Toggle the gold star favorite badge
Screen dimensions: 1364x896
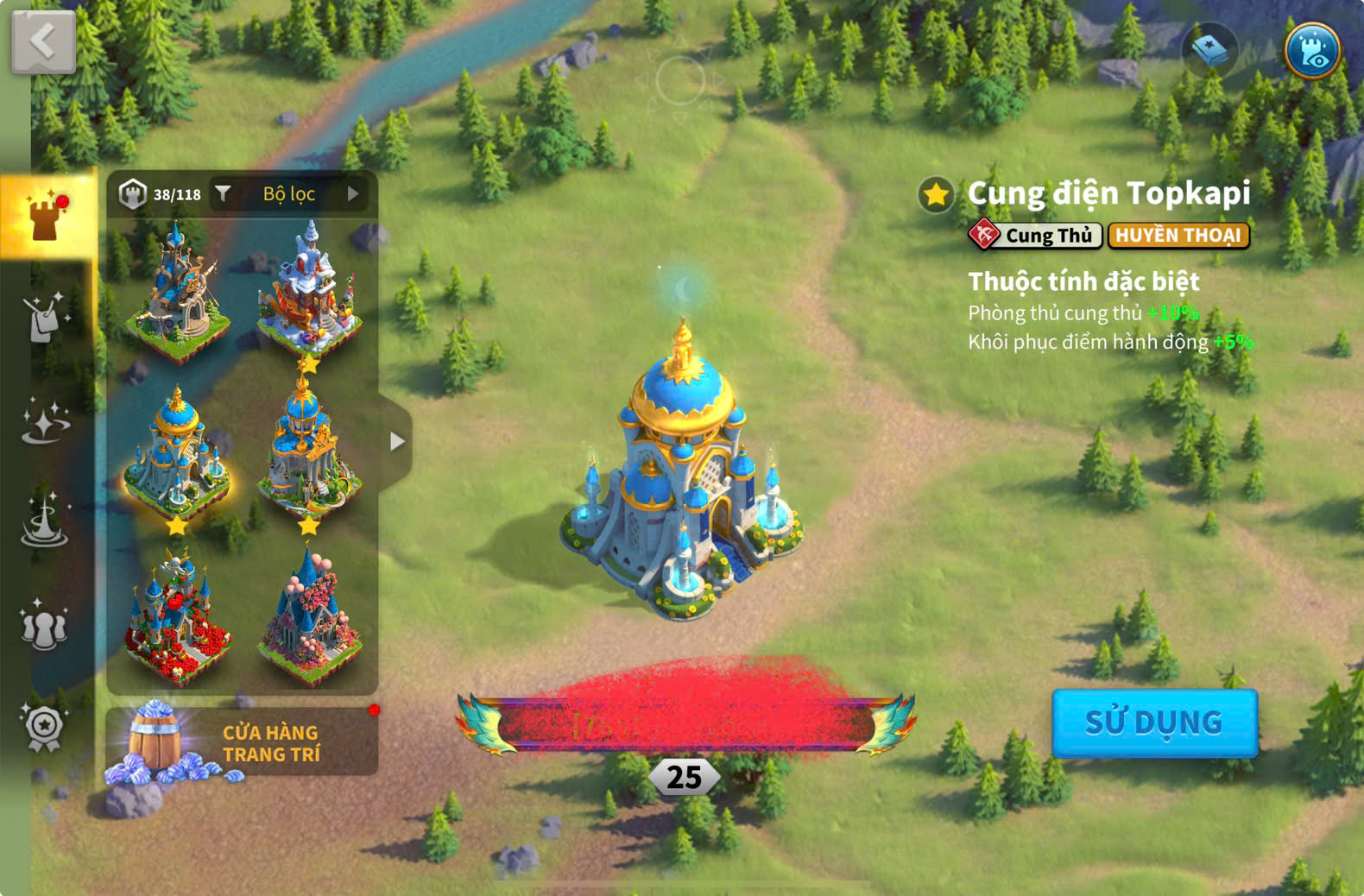(x=936, y=195)
